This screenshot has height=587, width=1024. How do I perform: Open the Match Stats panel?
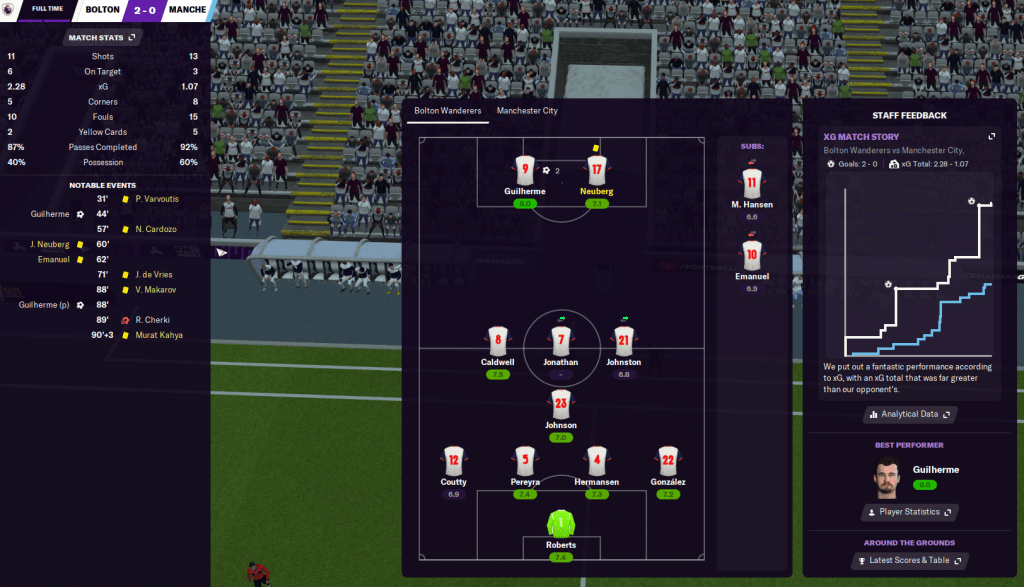point(103,37)
